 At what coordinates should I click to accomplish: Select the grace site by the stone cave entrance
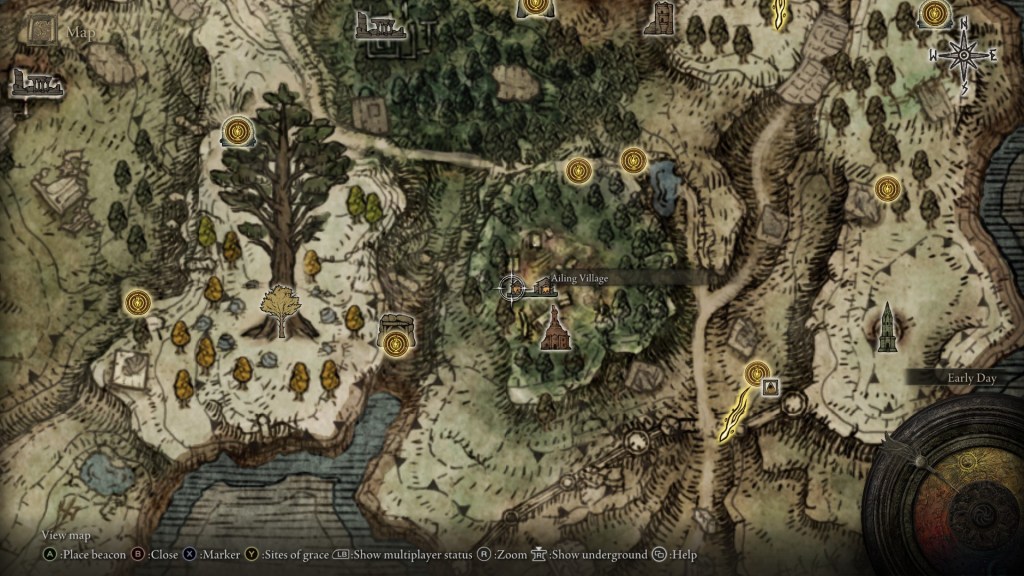tap(396, 344)
